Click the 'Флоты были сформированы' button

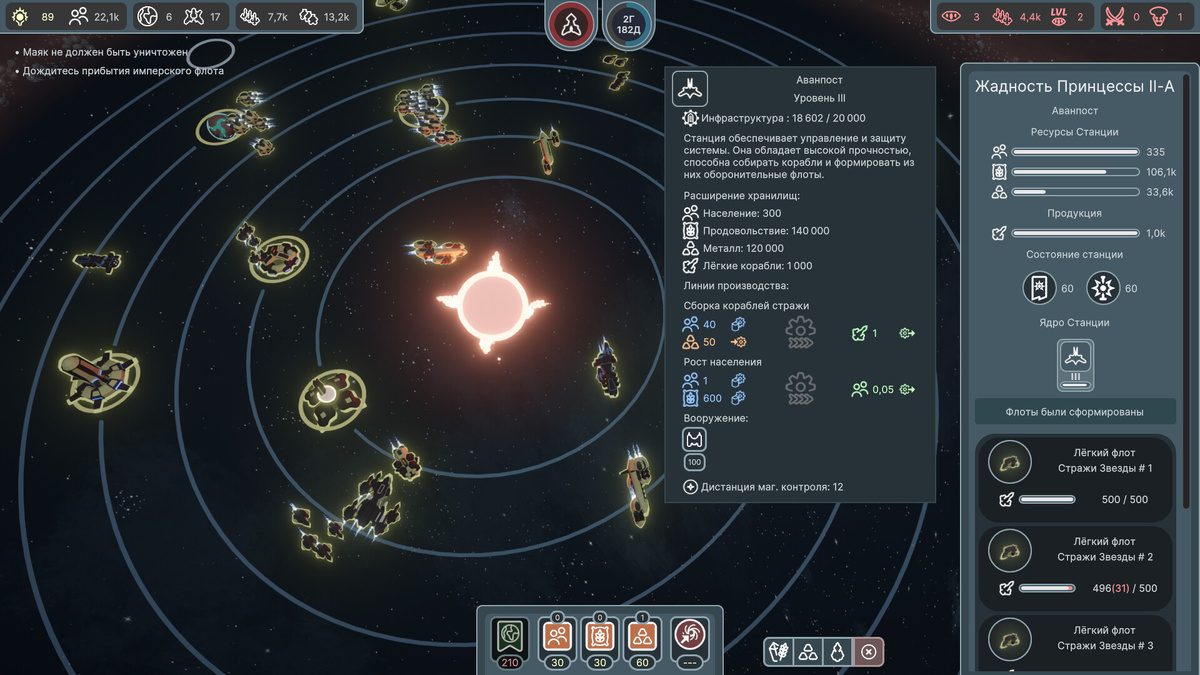point(1075,411)
